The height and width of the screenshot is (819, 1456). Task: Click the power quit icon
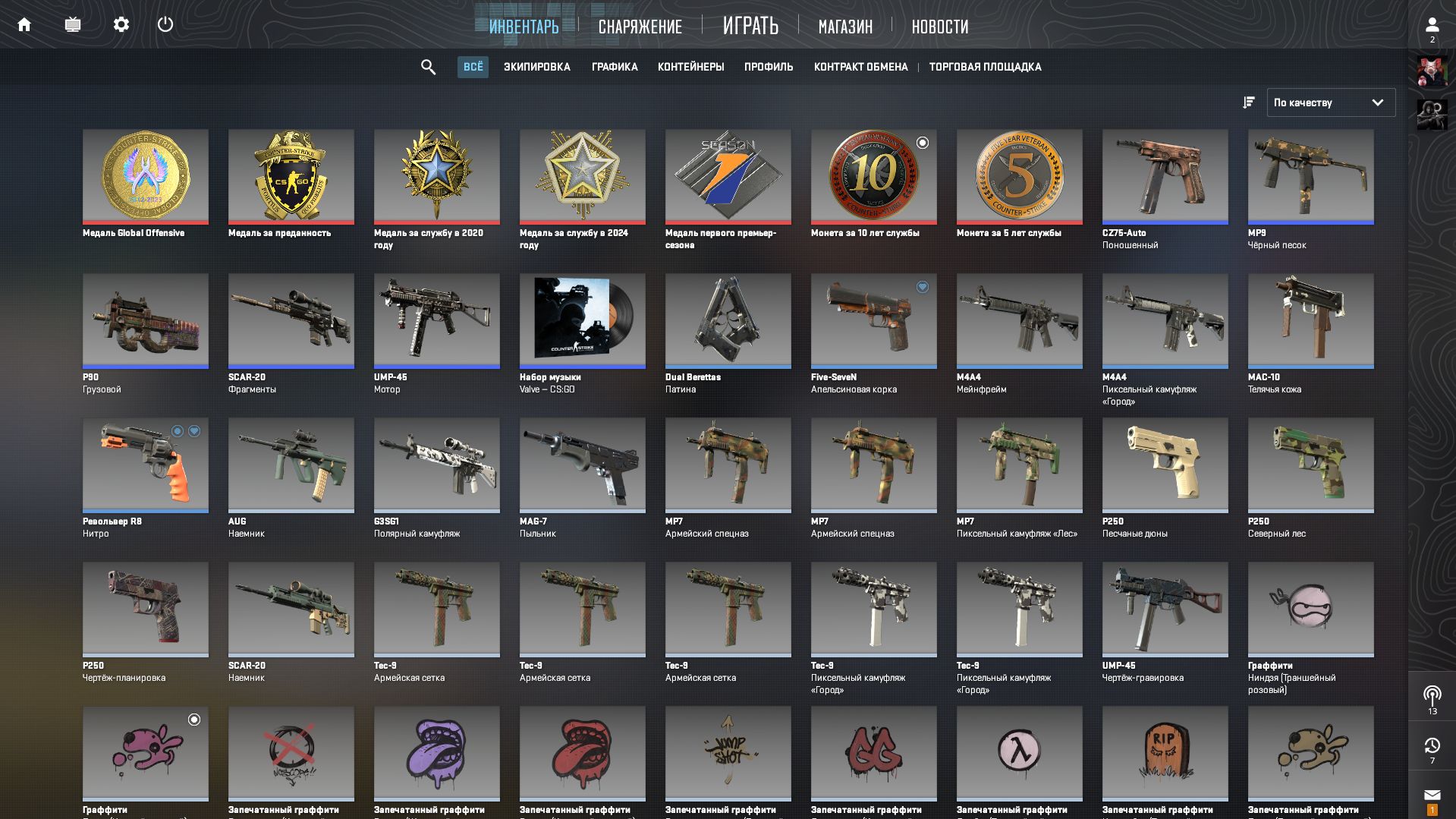click(165, 25)
